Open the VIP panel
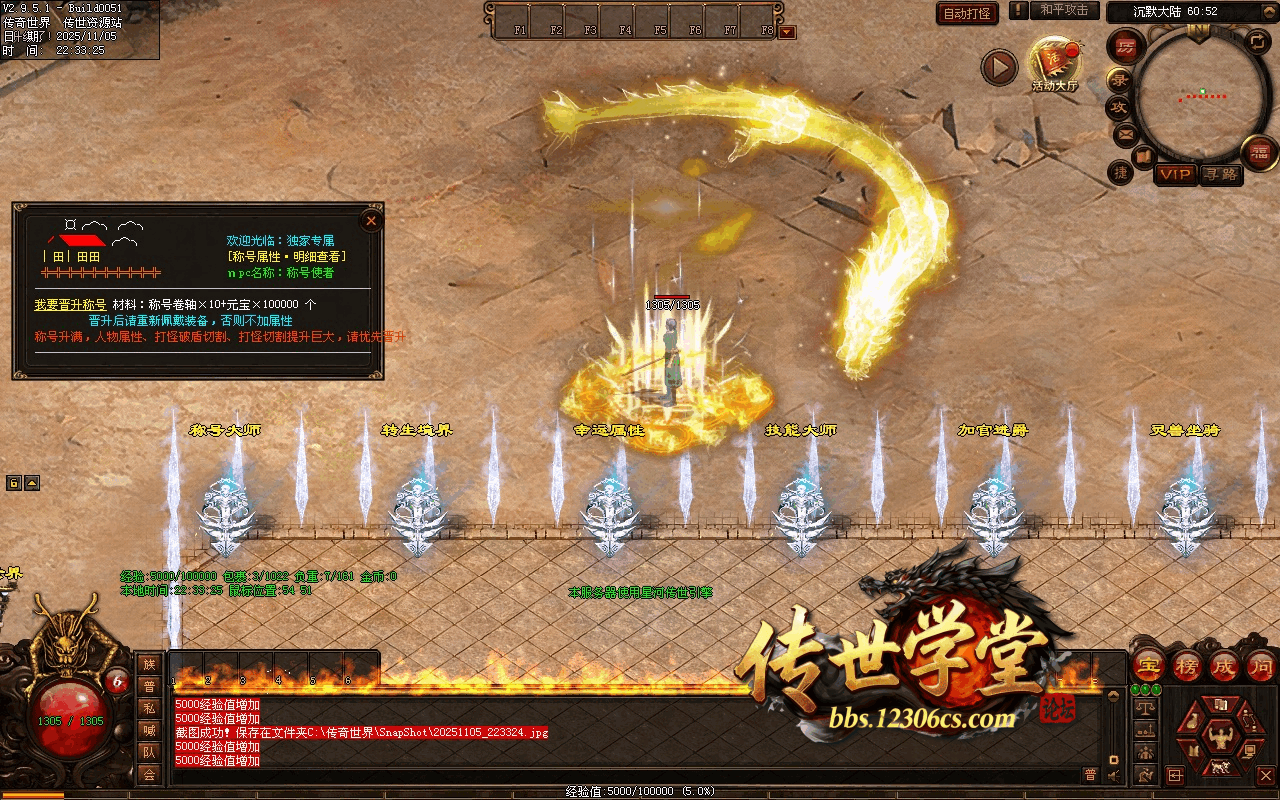 [x=1176, y=175]
